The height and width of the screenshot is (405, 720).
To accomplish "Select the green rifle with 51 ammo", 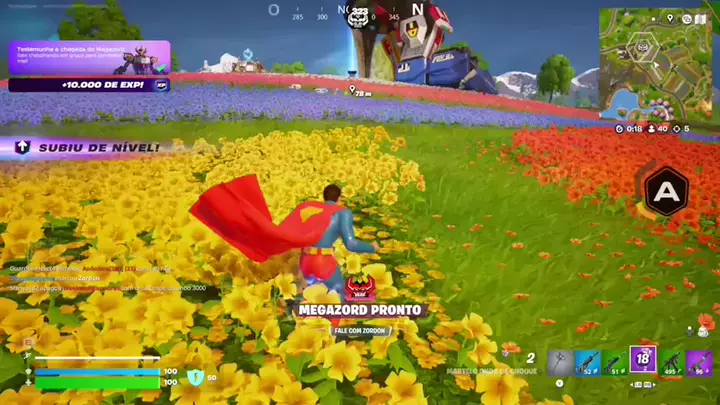I will tap(615, 360).
